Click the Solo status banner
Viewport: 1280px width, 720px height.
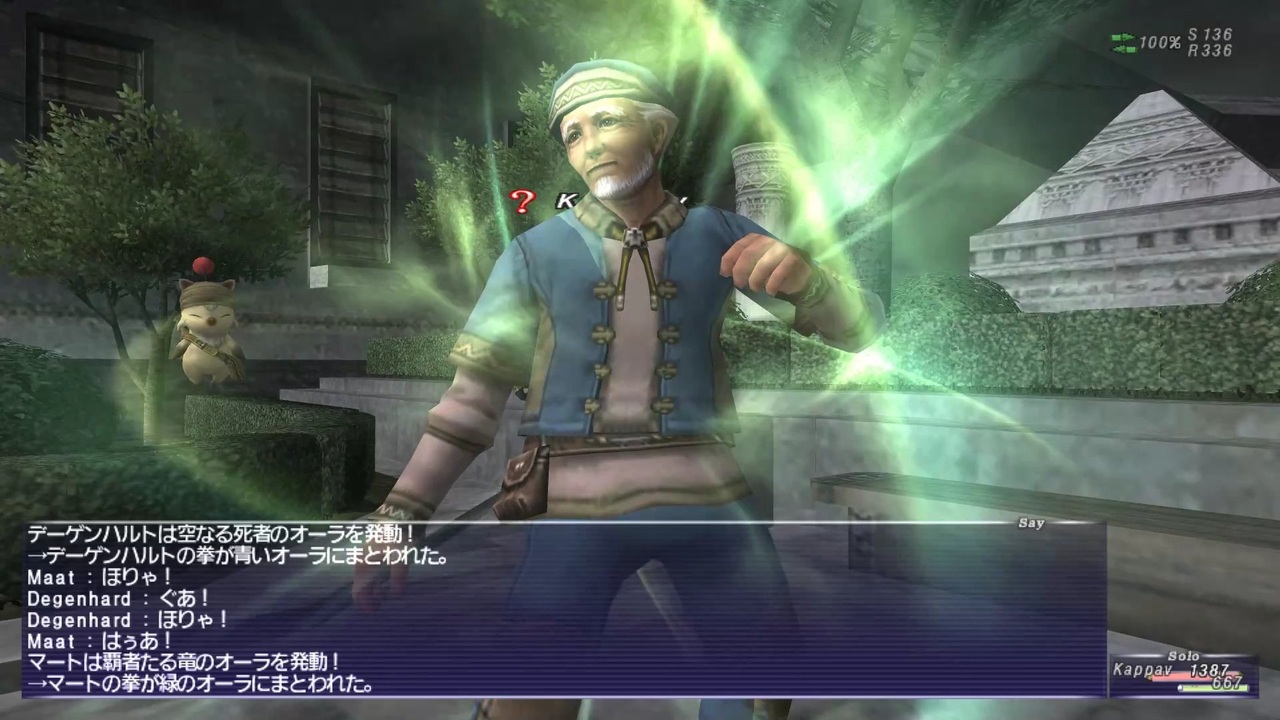[1183, 656]
